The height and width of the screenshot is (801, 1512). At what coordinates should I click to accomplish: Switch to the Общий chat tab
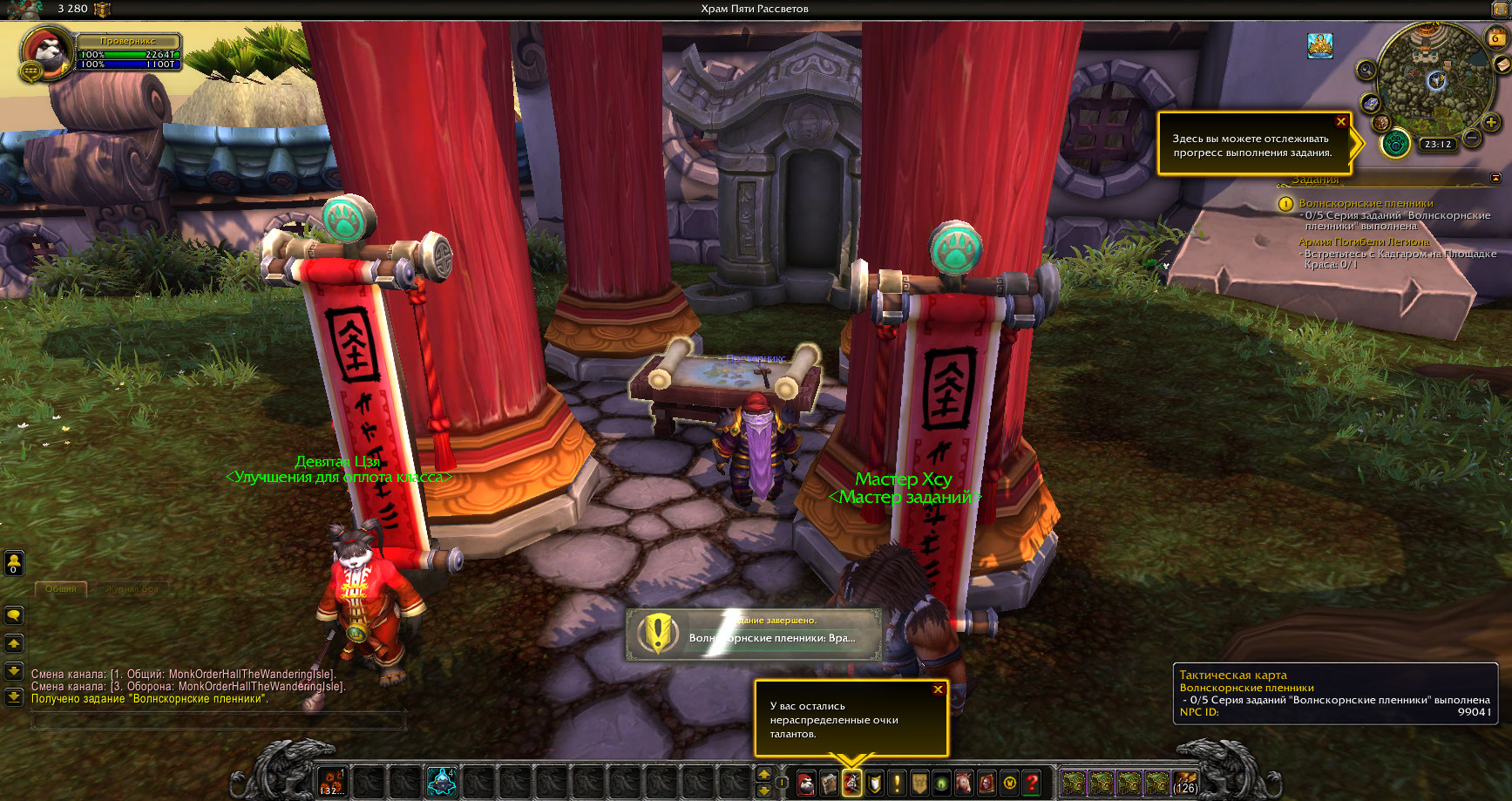click(x=61, y=589)
